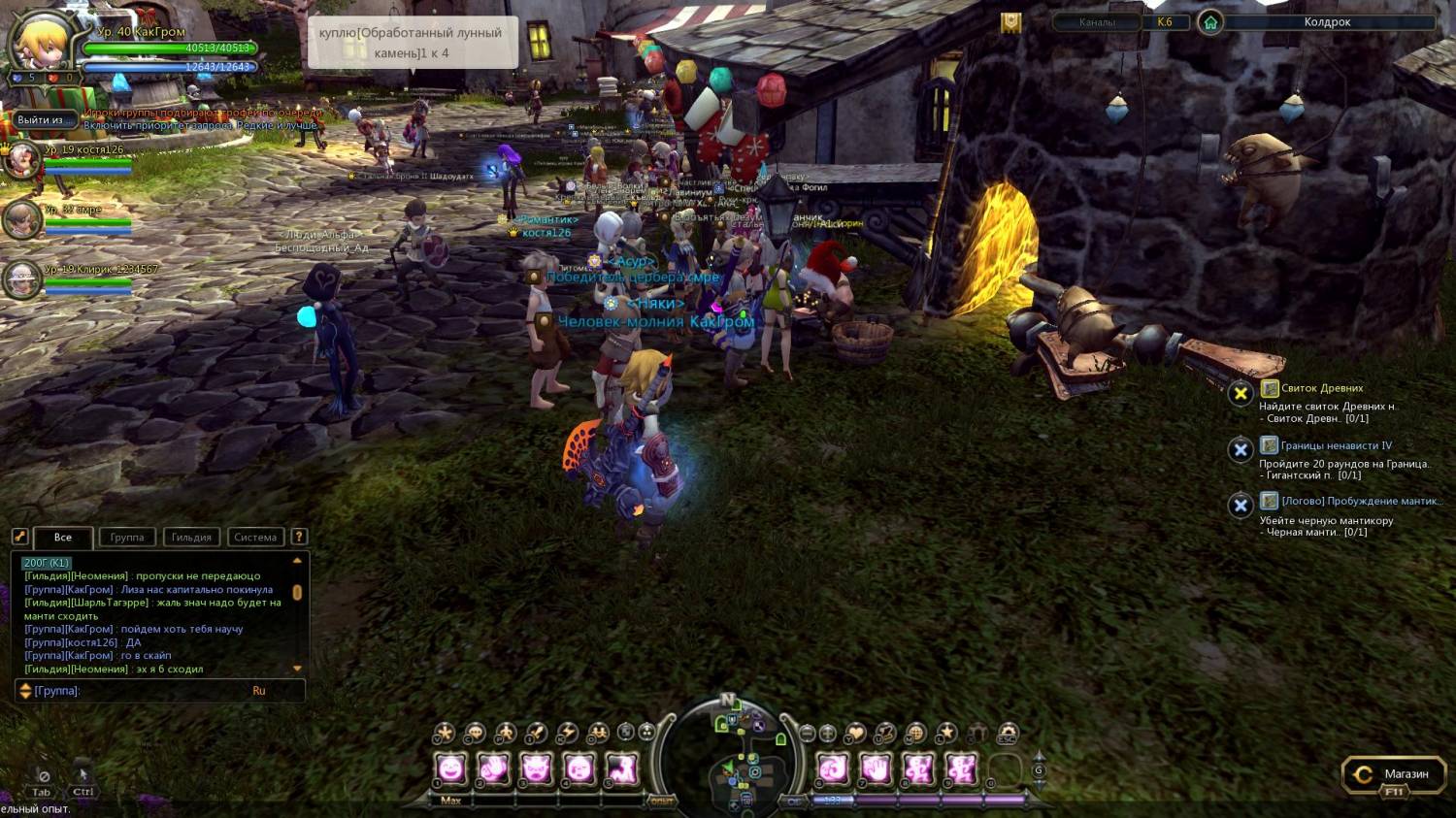
Task: Click the green home icon by Колдрок
Action: pyautogui.click(x=1210, y=22)
